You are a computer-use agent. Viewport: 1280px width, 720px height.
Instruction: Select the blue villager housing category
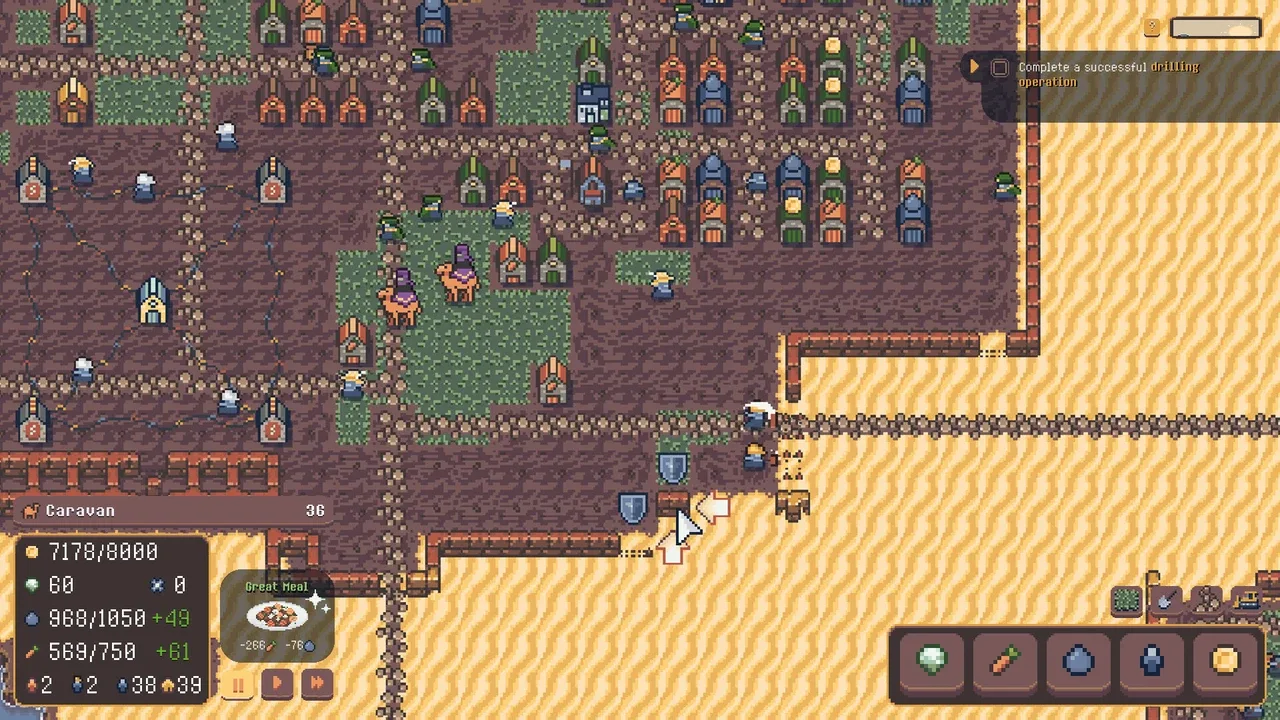1152,662
